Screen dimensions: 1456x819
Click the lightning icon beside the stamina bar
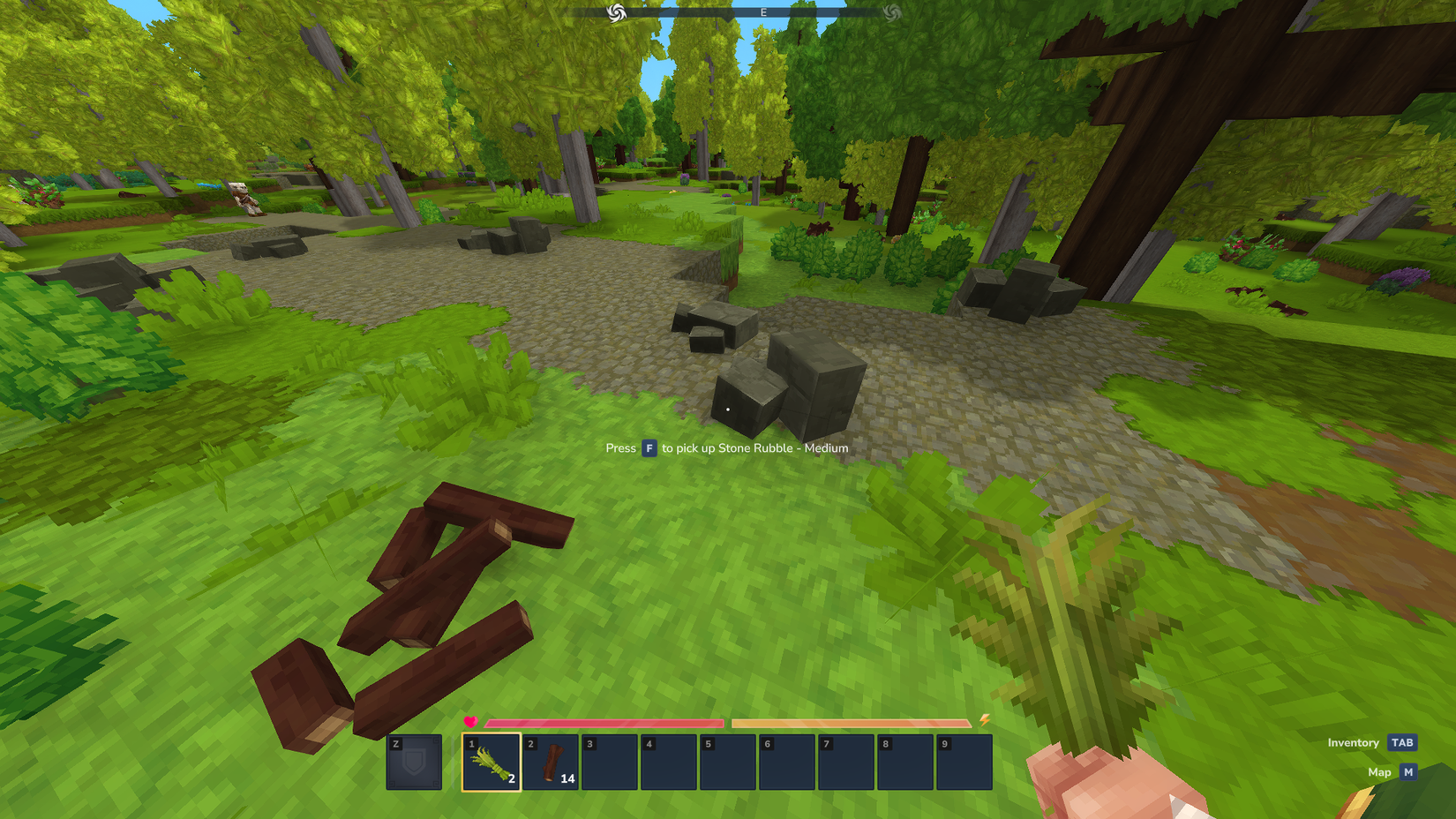pos(986,723)
